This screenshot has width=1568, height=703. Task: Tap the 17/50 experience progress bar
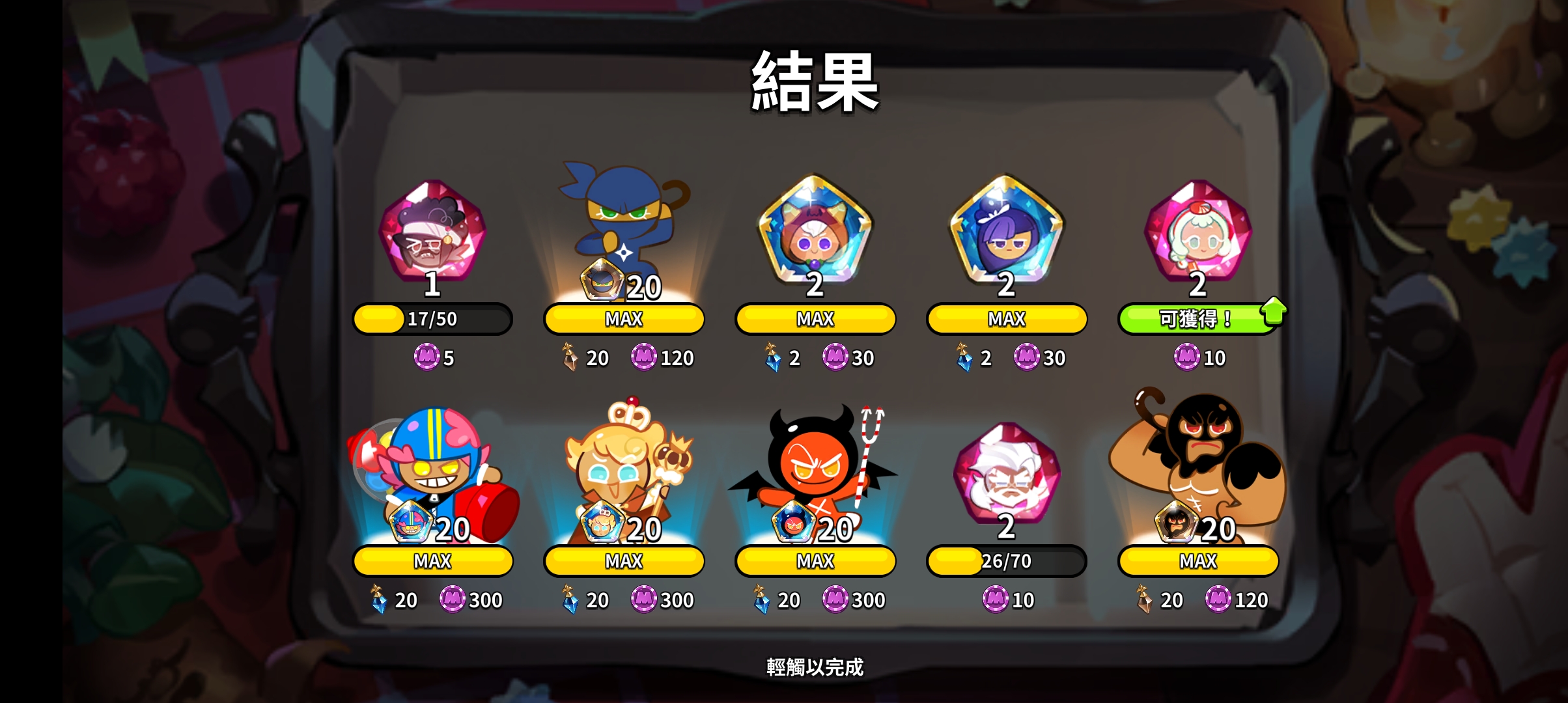click(432, 318)
